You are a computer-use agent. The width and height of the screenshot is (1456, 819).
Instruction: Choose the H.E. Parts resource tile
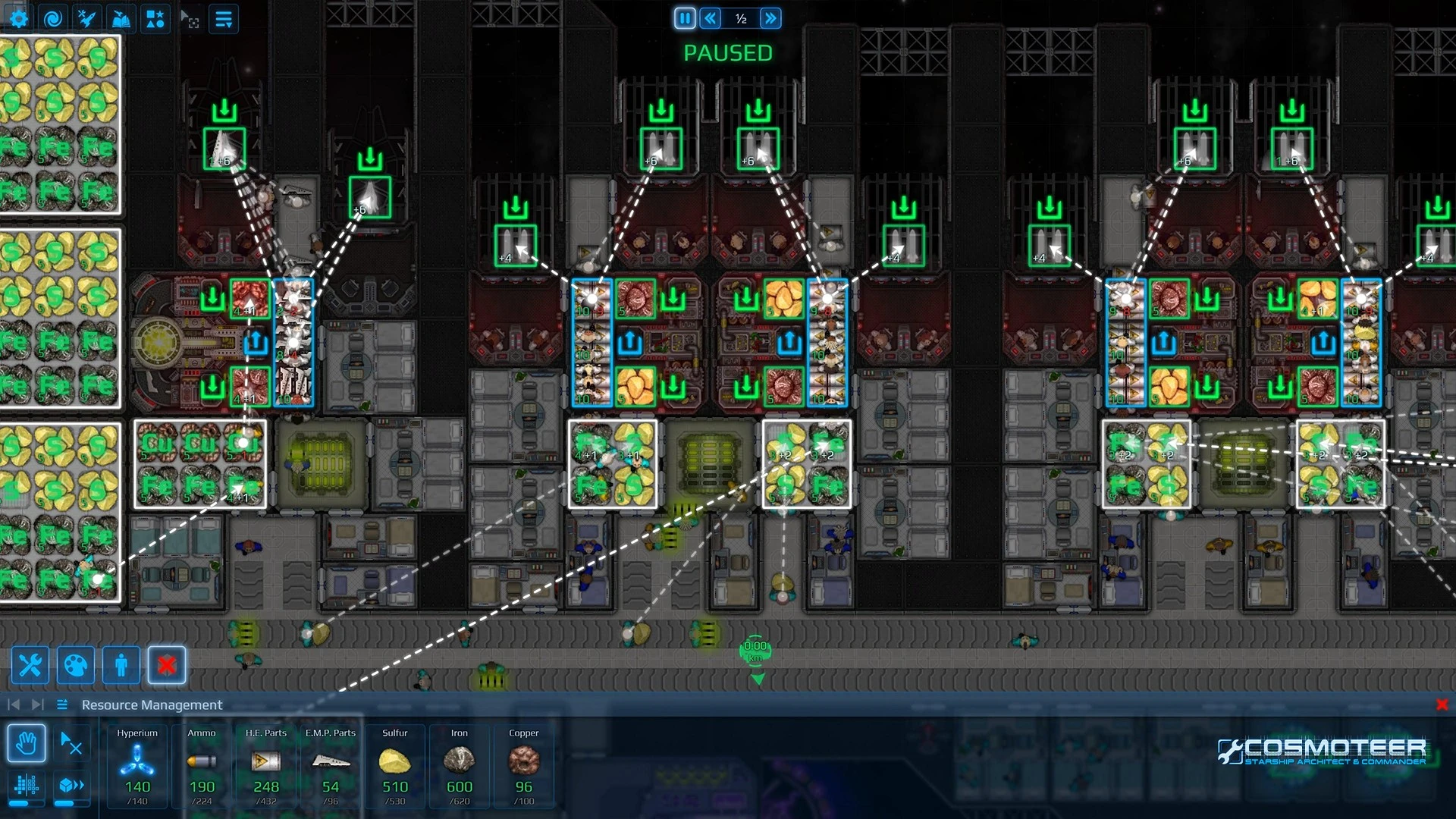point(266,764)
